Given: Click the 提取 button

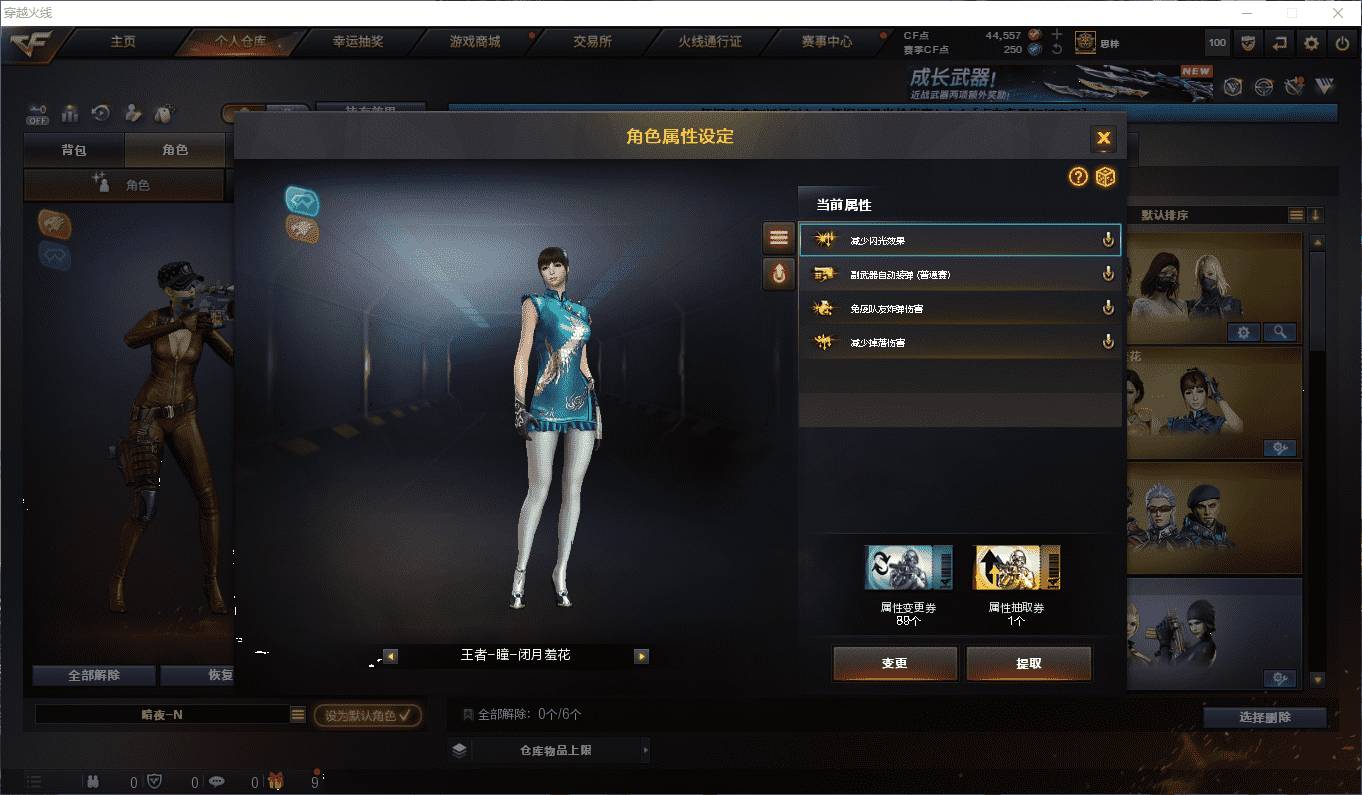Looking at the screenshot, I should pyautogui.click(x=1029, y=663).
